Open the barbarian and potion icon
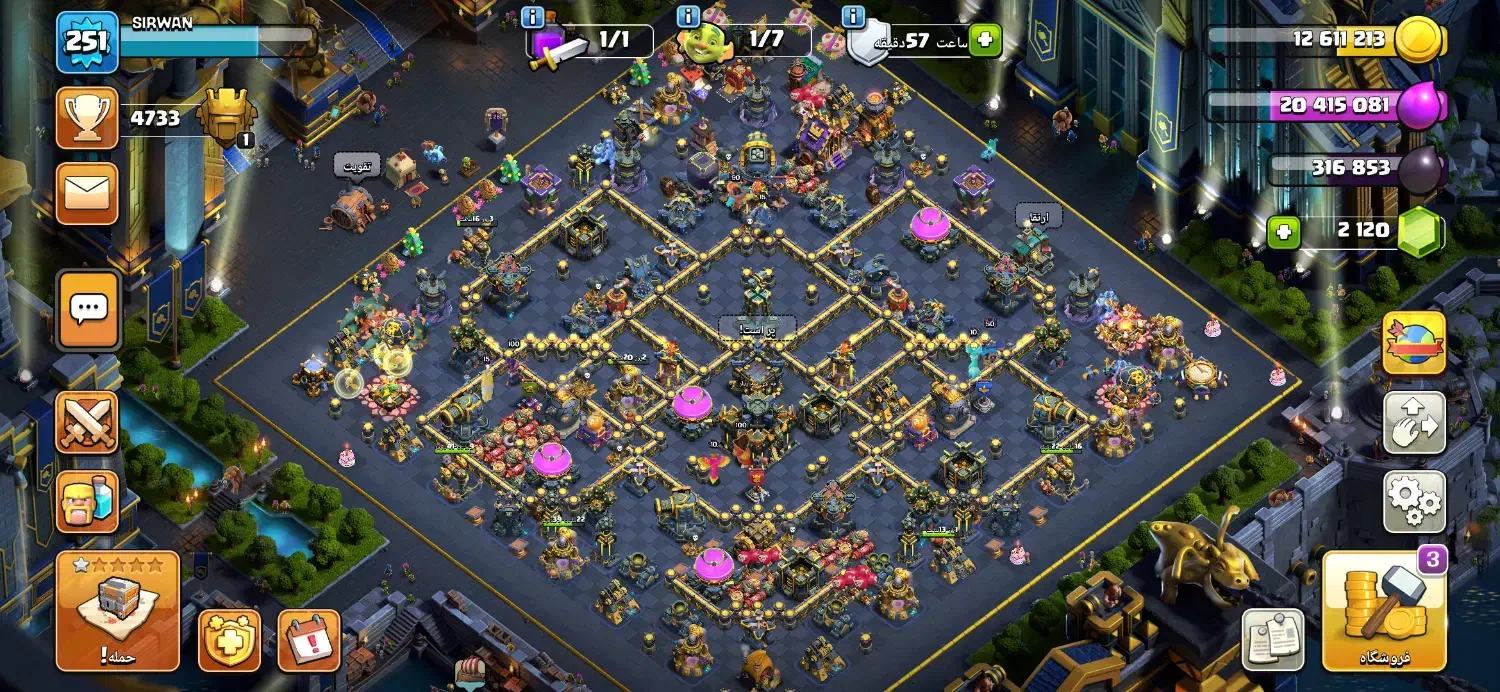 (87, 502)
